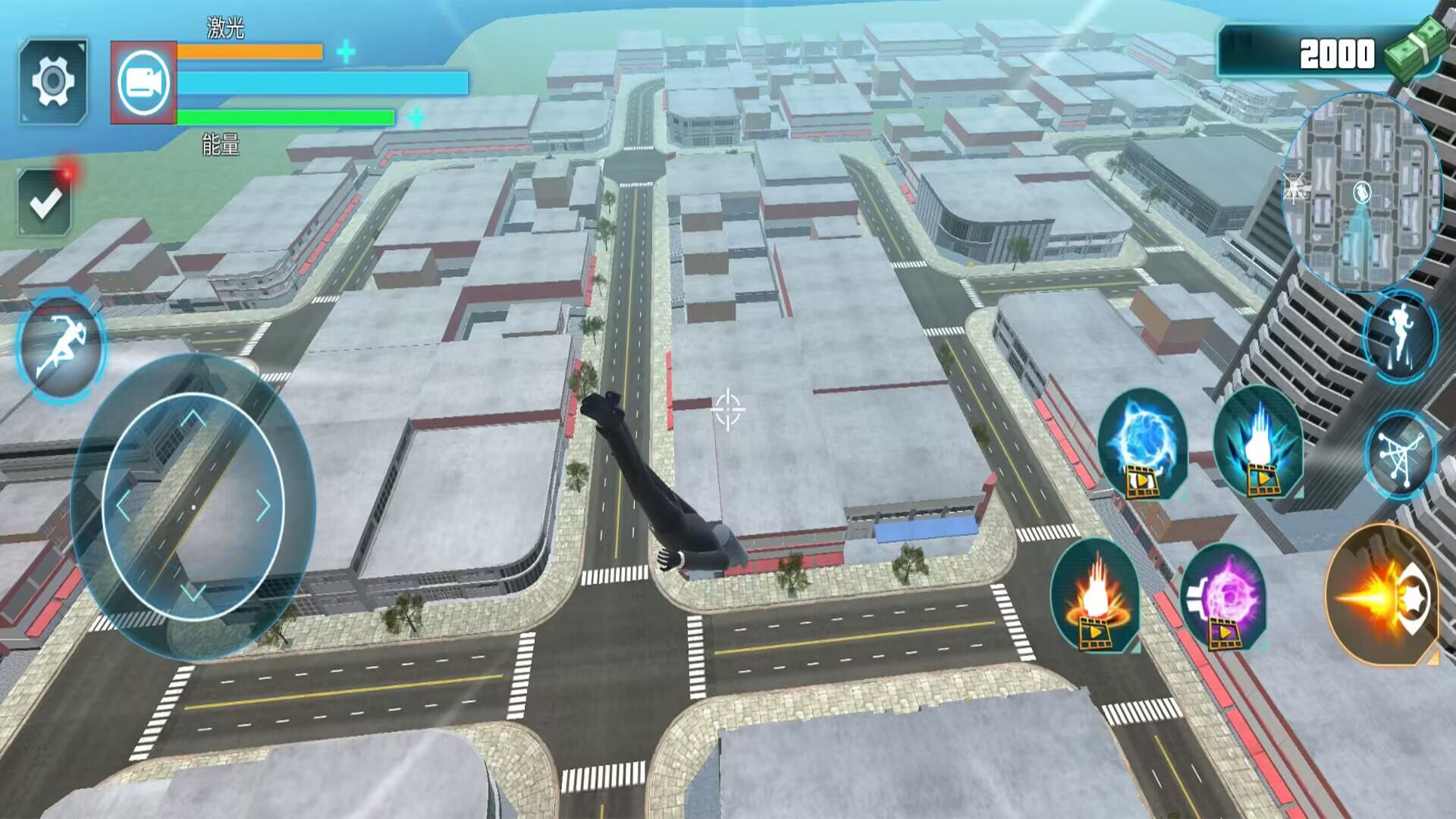This screenshot has width=1456, height=819.
Task: Activate the sprint running figure button
Action: [x=61, y=347]
